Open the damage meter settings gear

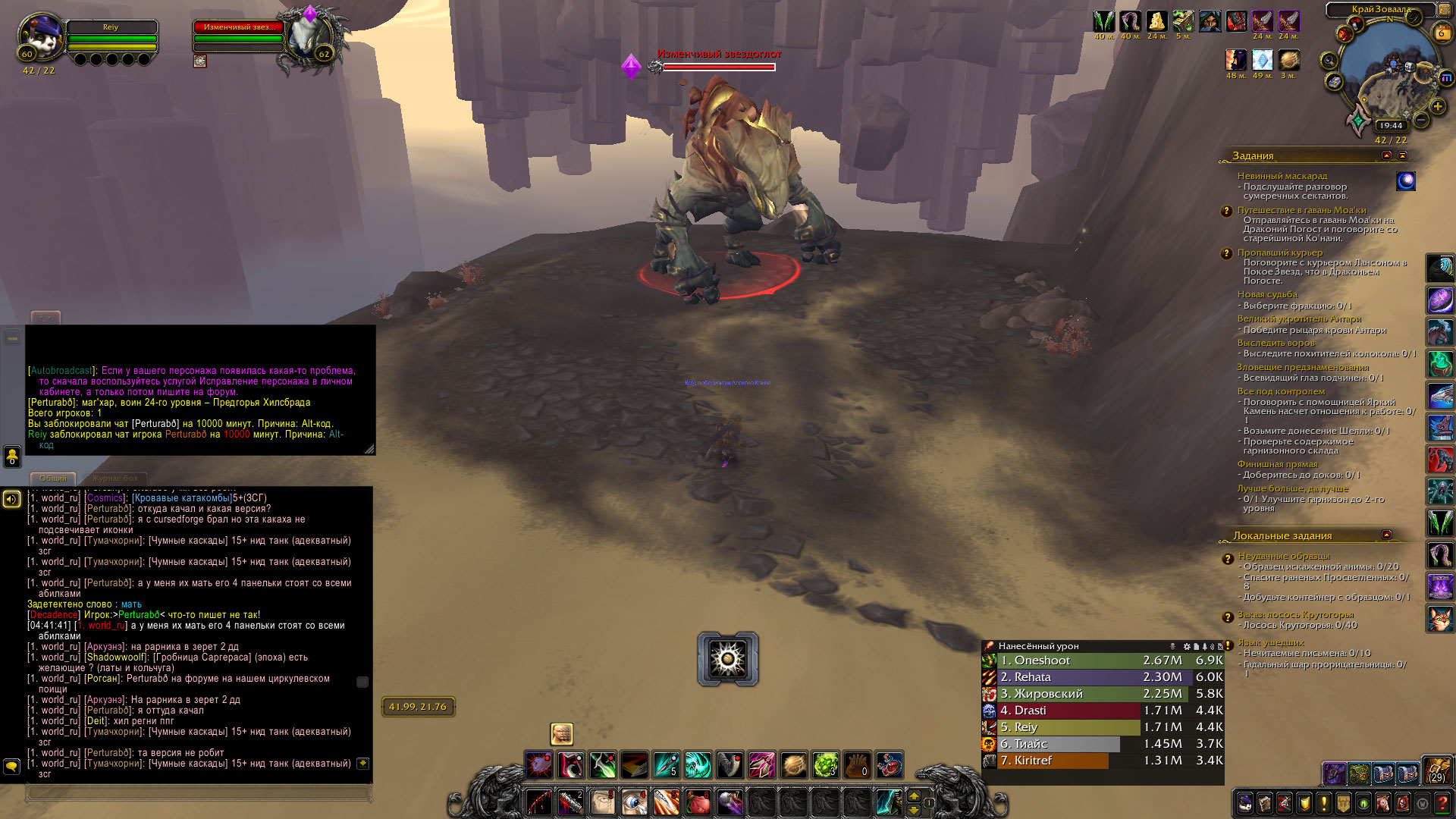pos(1187,647)
